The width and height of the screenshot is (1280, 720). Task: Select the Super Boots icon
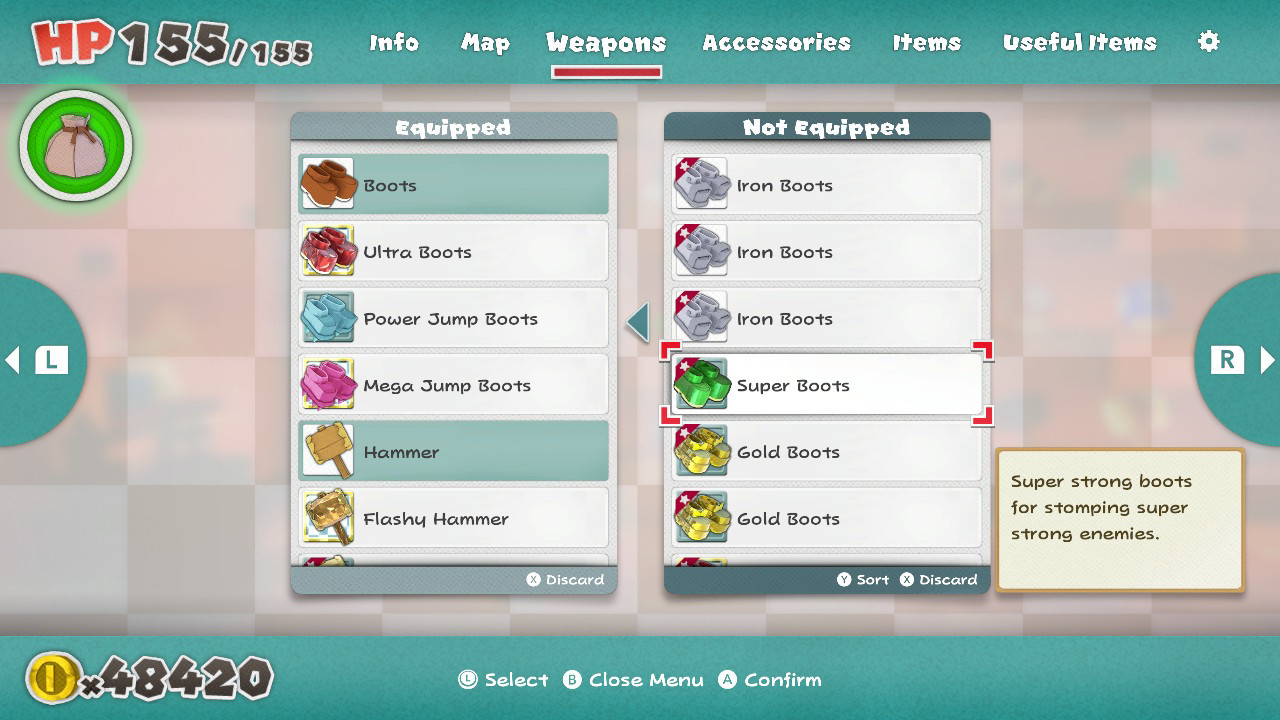[702, 384]
